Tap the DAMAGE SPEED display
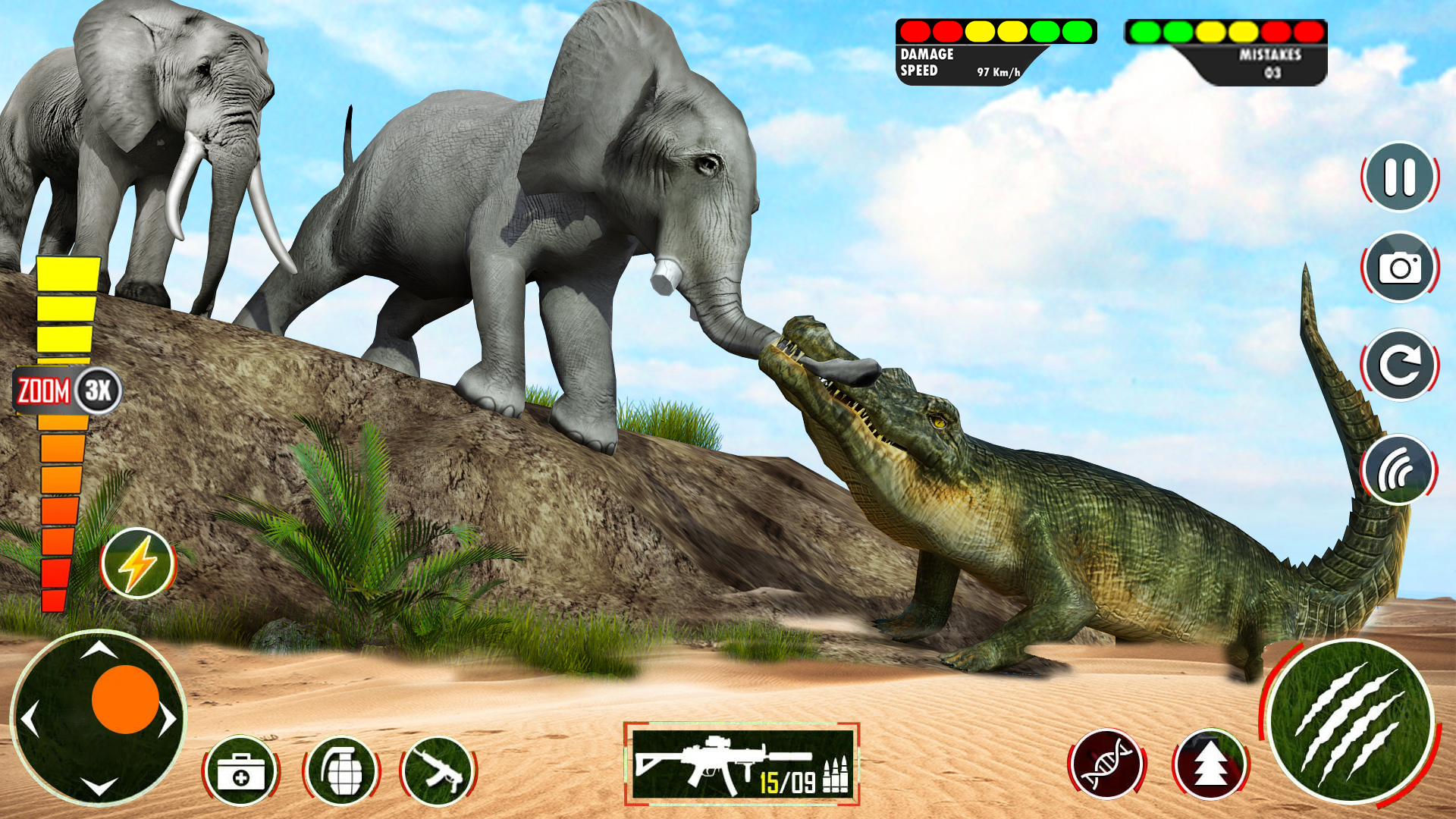 click(940, 64)
